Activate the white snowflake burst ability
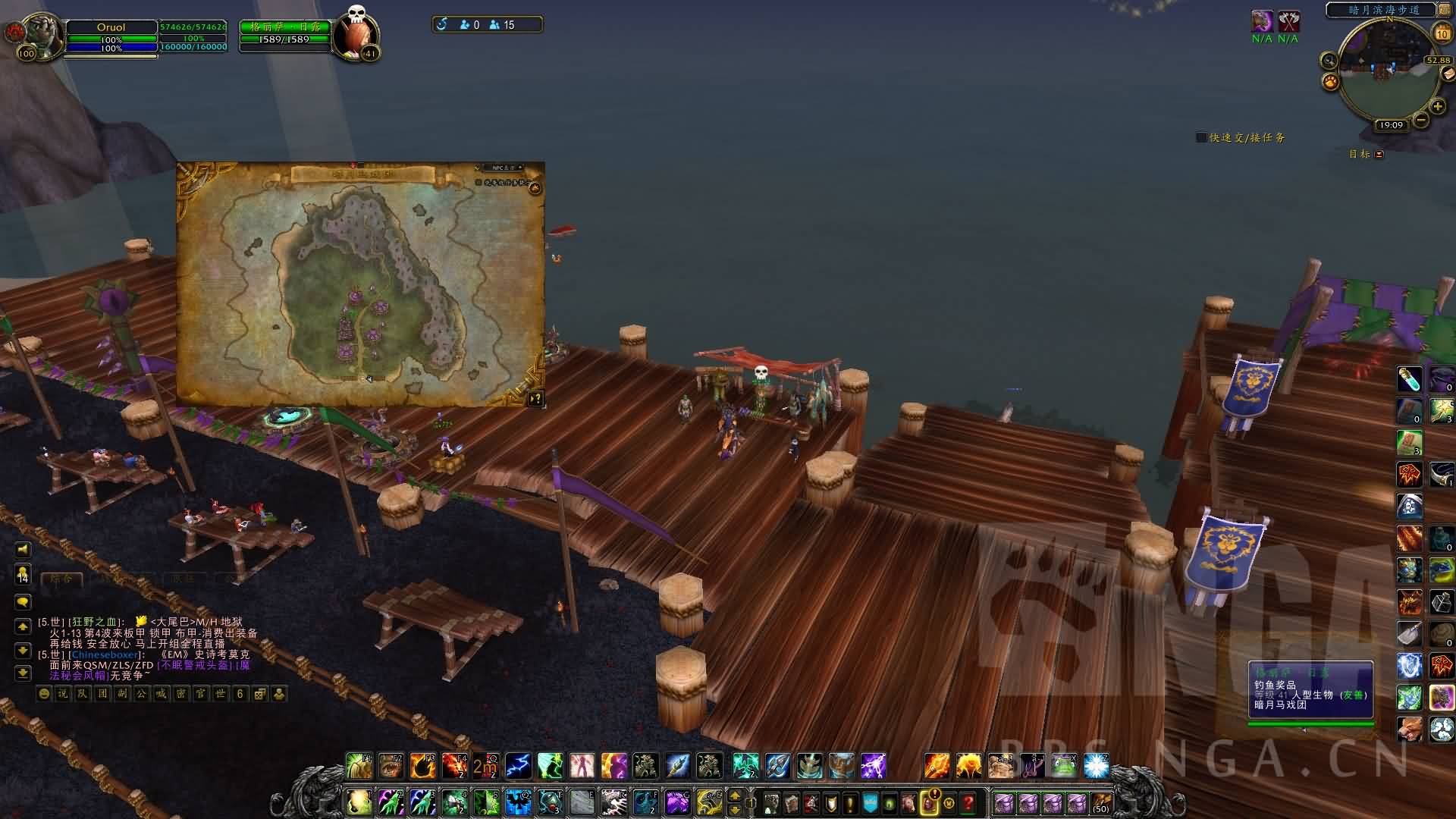Screen dimensions: 1456x819 (1096, 766)
